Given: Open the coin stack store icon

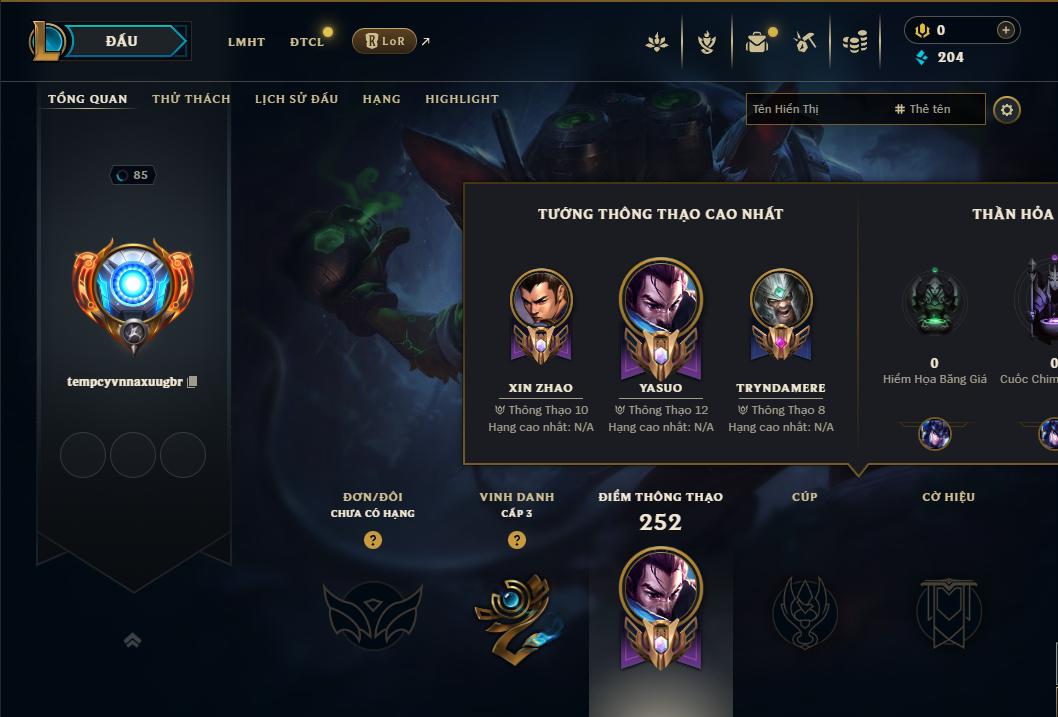Looking at the screenshot, I should point(855,42).
